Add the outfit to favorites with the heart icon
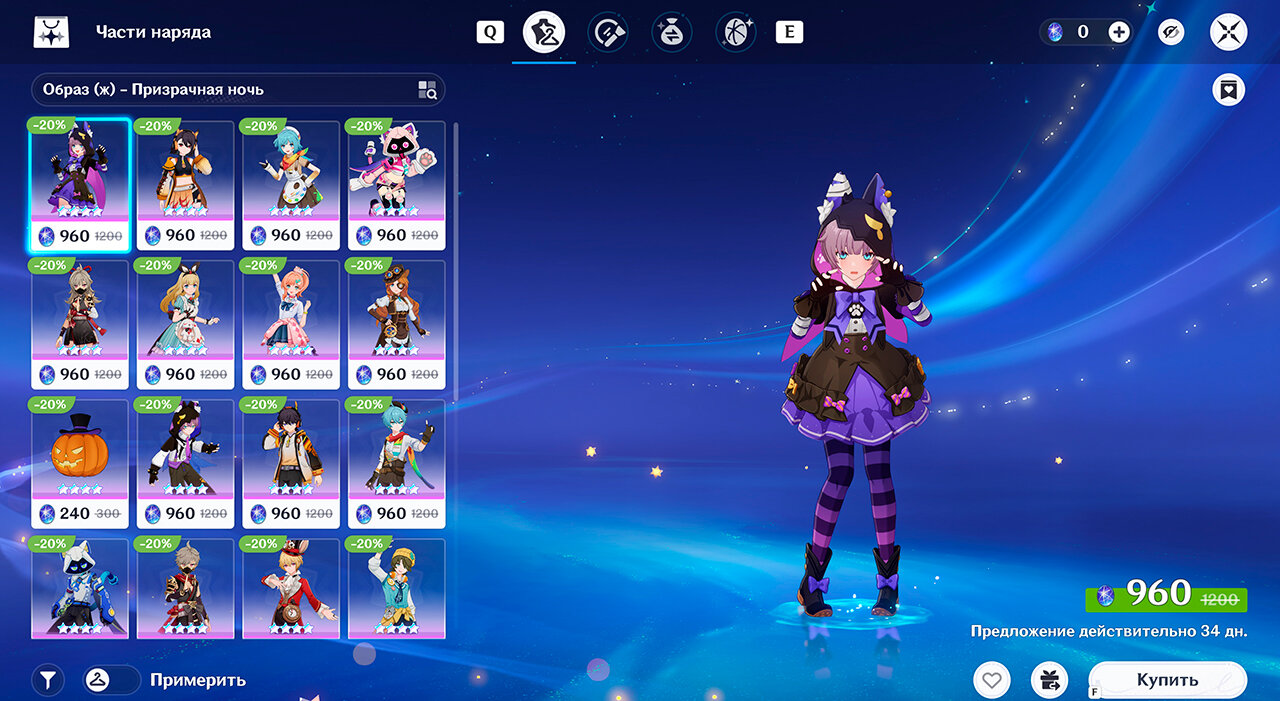Screen dimensions: 1280x701 point(991,681)
